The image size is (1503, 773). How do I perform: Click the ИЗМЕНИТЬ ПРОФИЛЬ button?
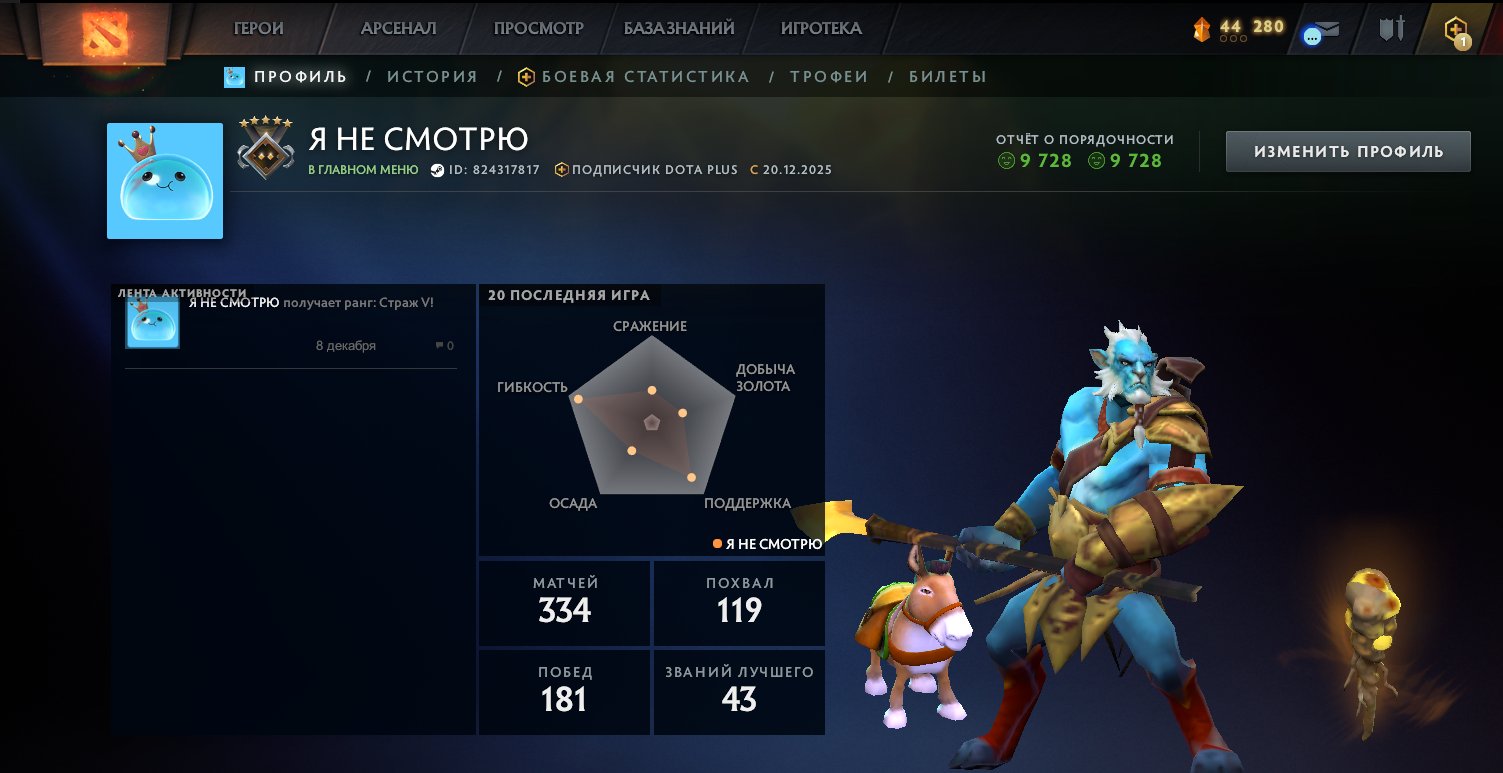click(x=1347, y=150)
